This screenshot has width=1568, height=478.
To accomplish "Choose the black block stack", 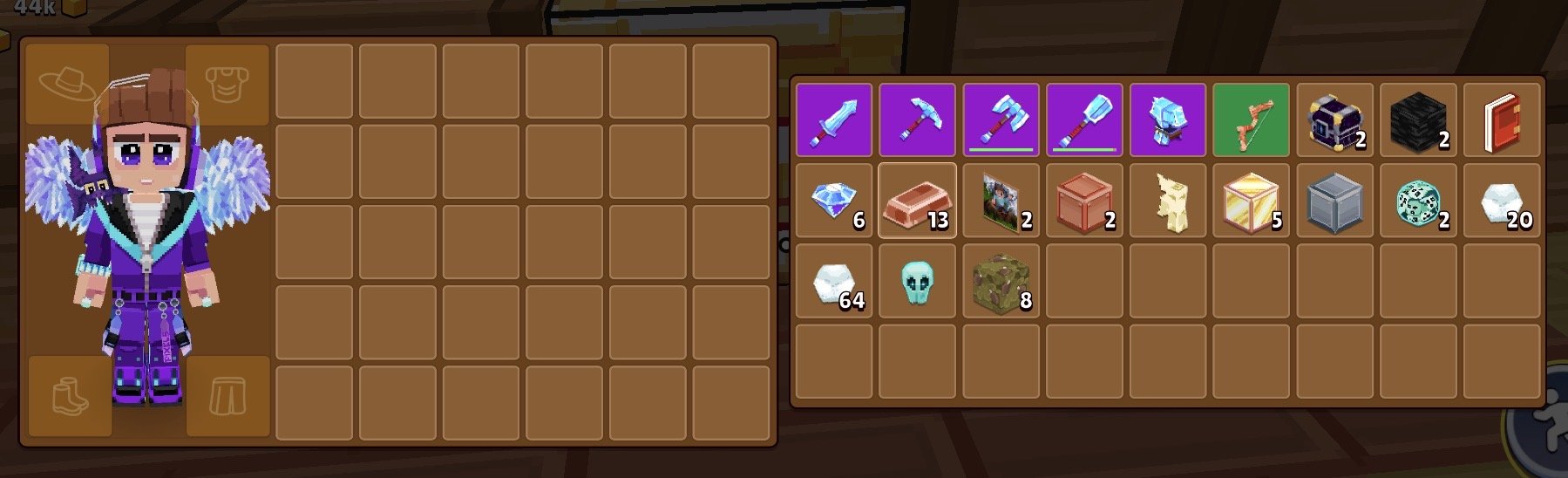I will [1418, 120].
